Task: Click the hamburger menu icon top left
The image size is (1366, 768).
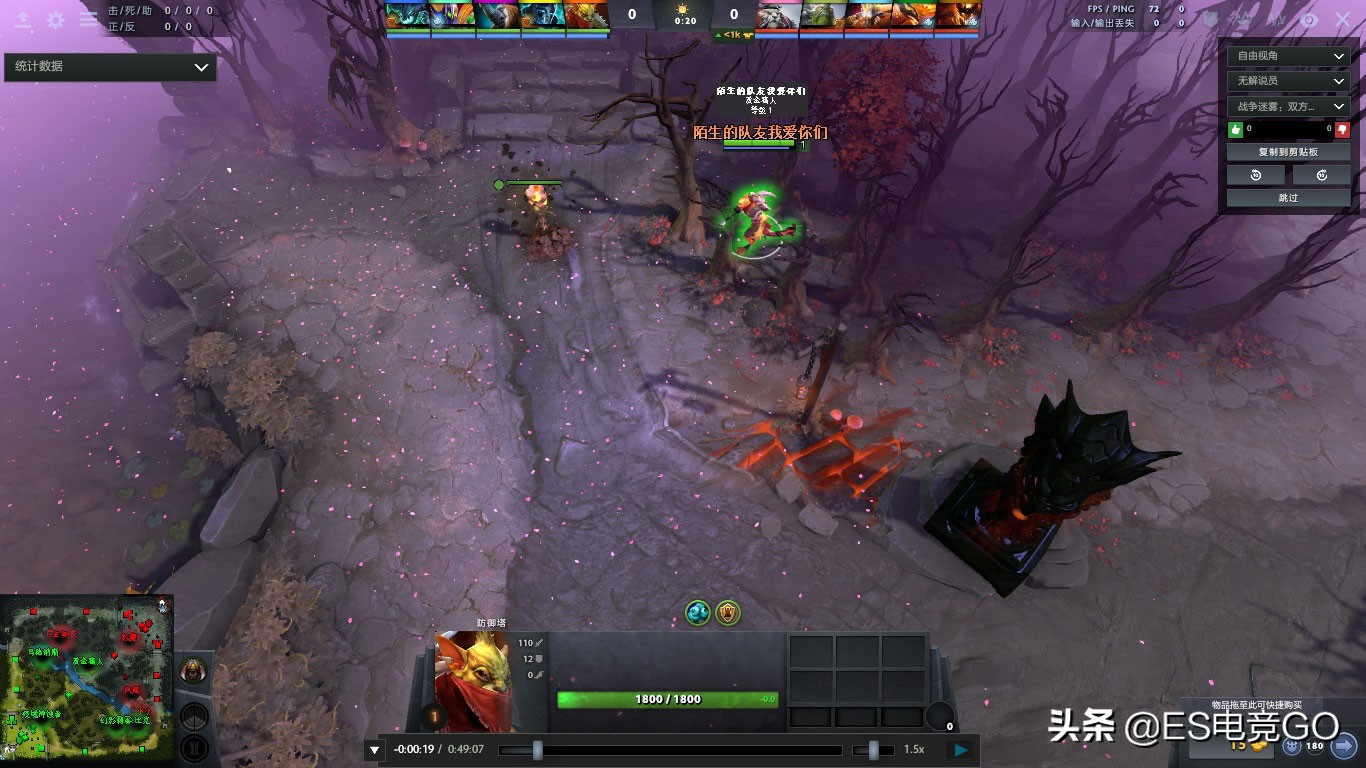Action: [88, 18]
